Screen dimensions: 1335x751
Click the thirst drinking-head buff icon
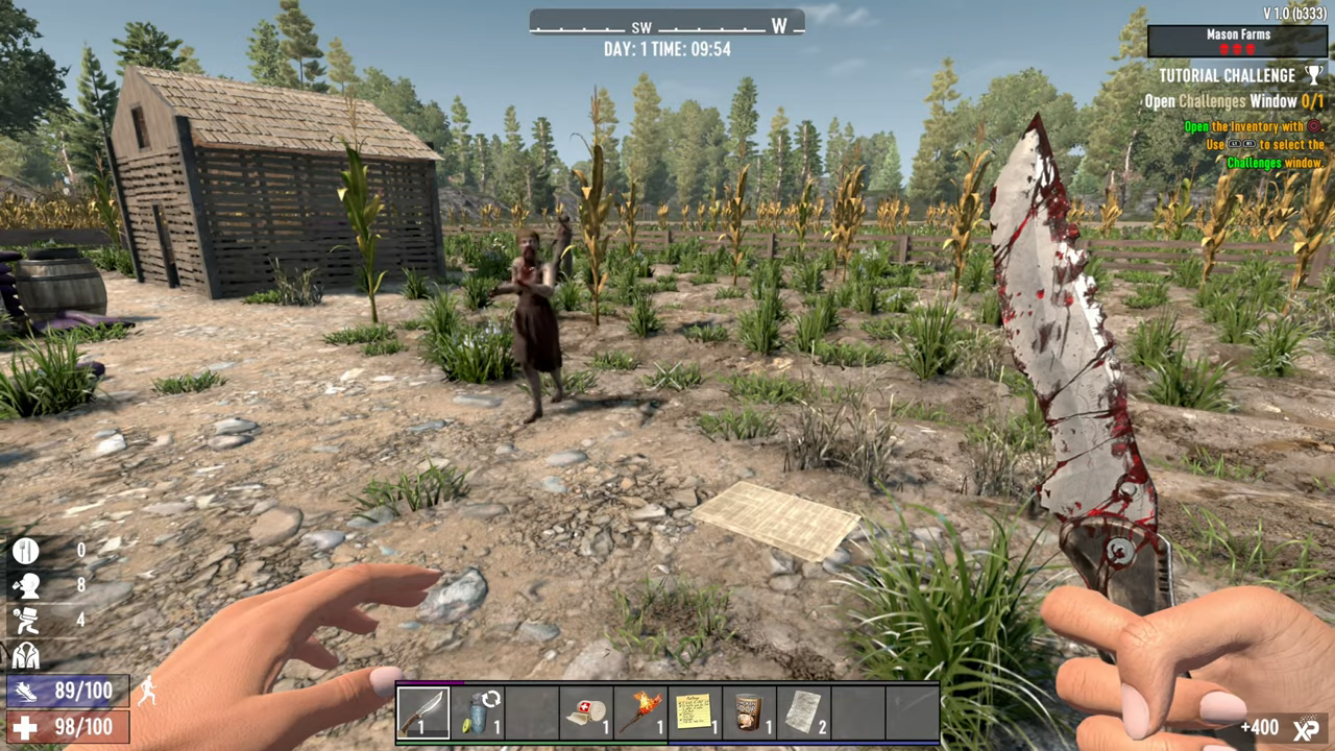tap(25, 585)
